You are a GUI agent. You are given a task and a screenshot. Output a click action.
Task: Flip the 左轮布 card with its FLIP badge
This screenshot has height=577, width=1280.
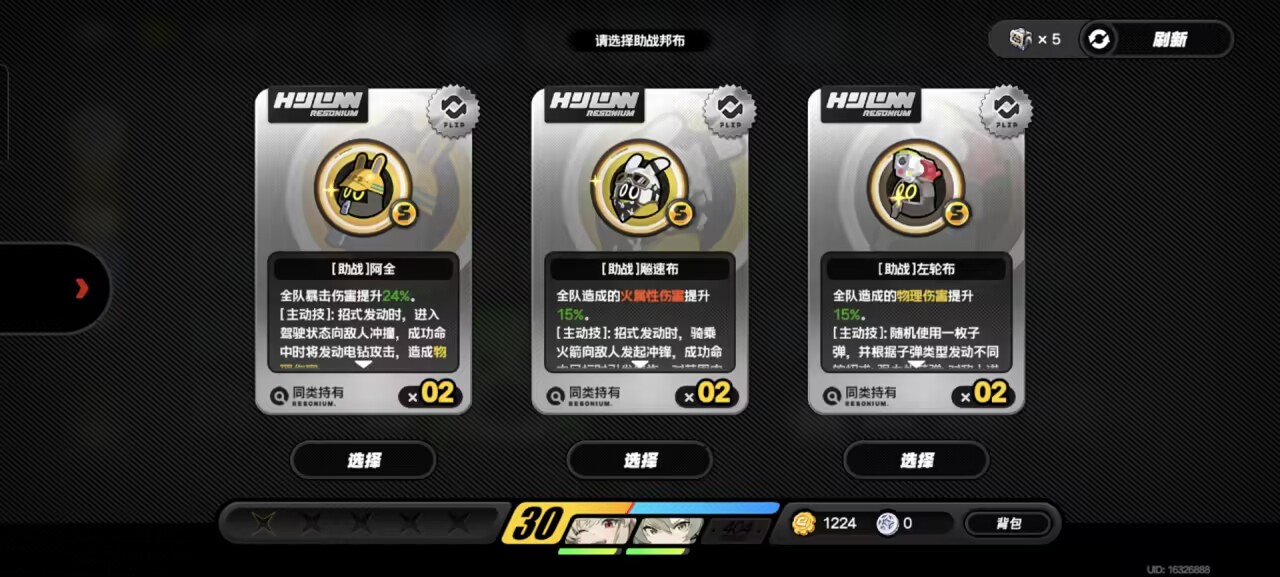click(x=1005, y=111)
